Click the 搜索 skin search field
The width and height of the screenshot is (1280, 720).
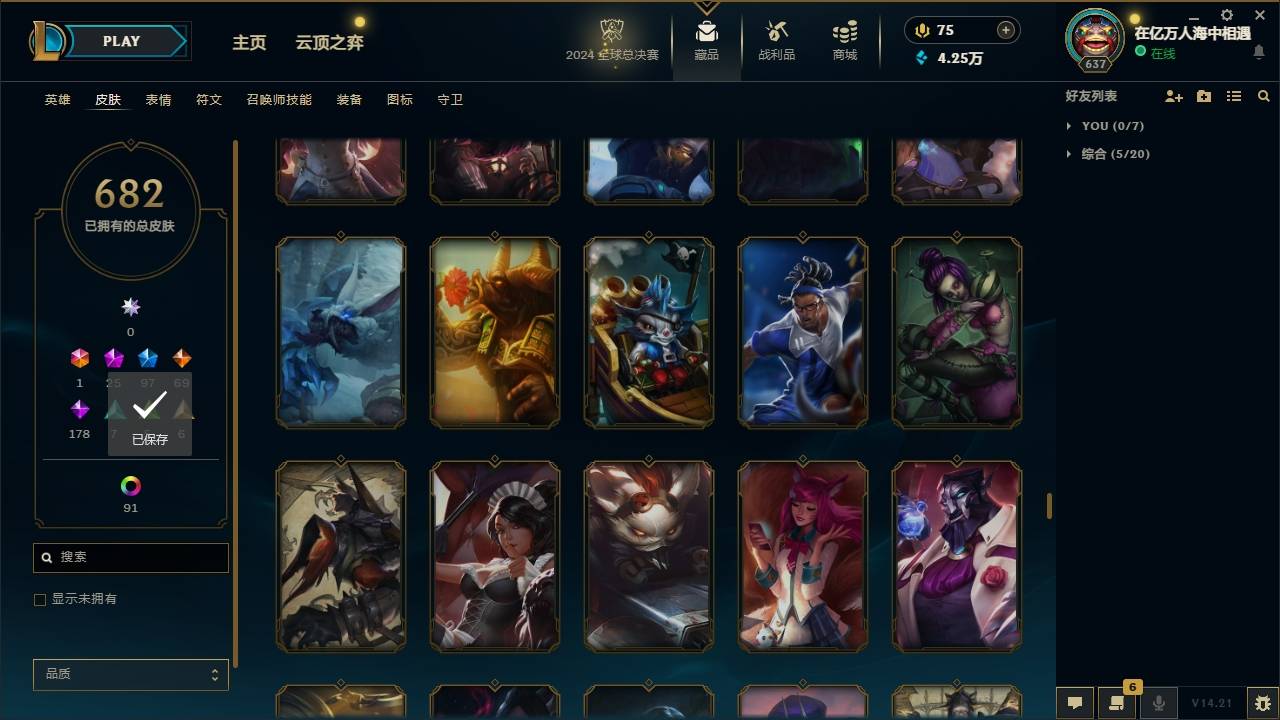pos(130,557)
